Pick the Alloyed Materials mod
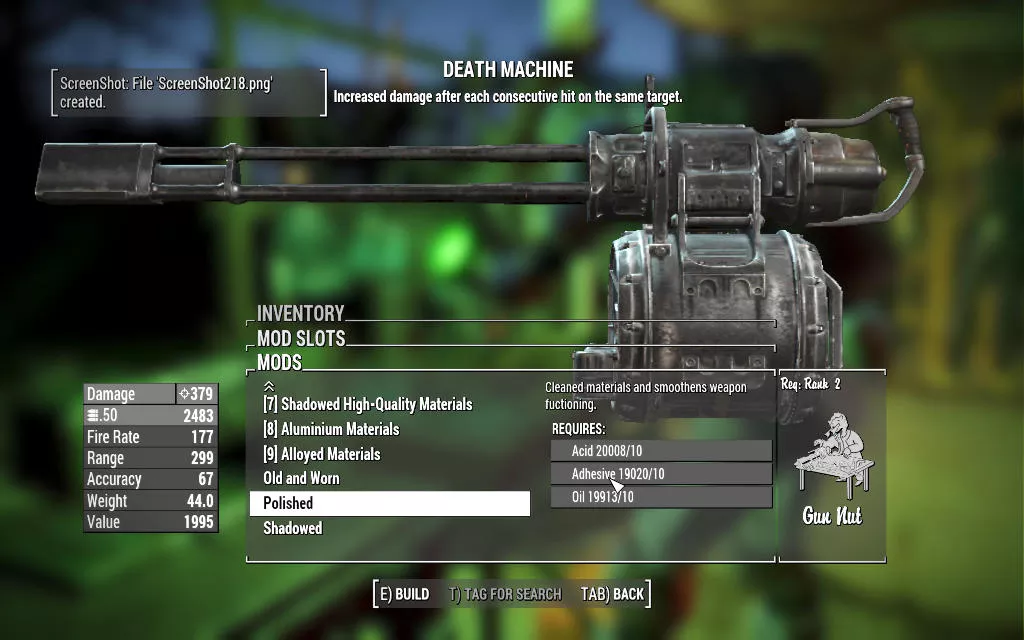The width and height of the screenshot is (1024, 640). tap(321, 454)
